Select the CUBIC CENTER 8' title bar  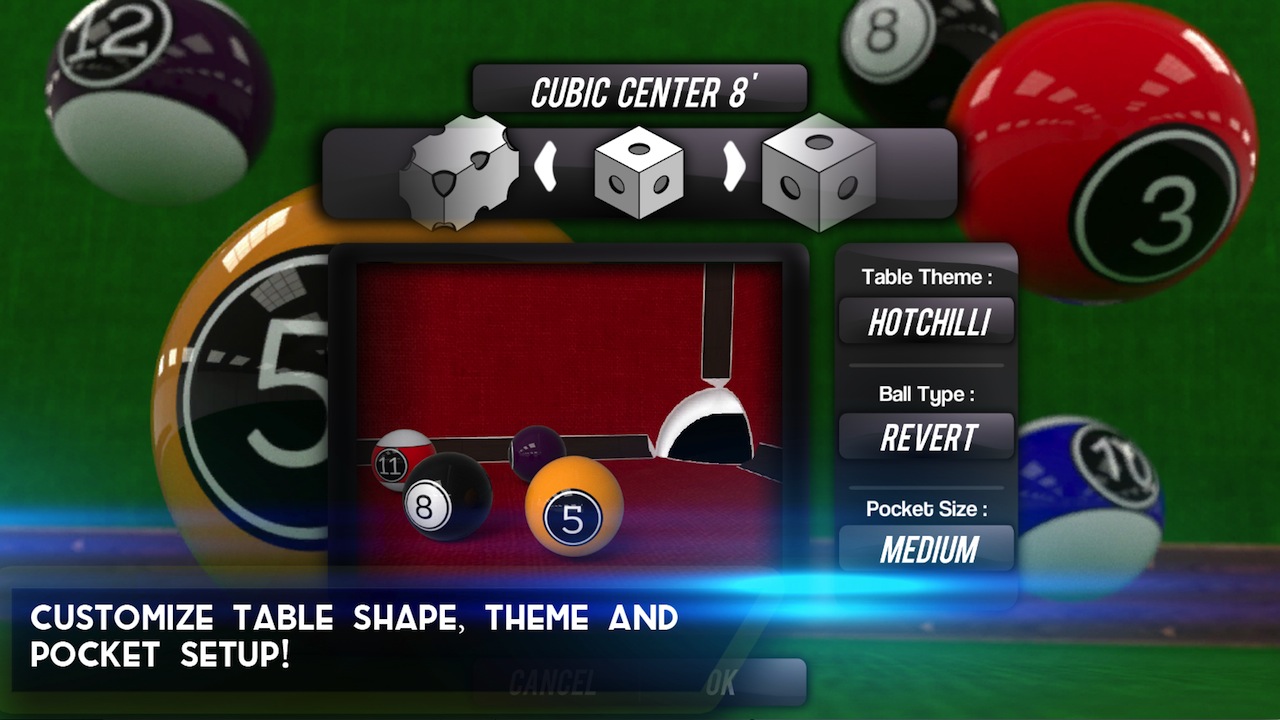coord(640,86)
